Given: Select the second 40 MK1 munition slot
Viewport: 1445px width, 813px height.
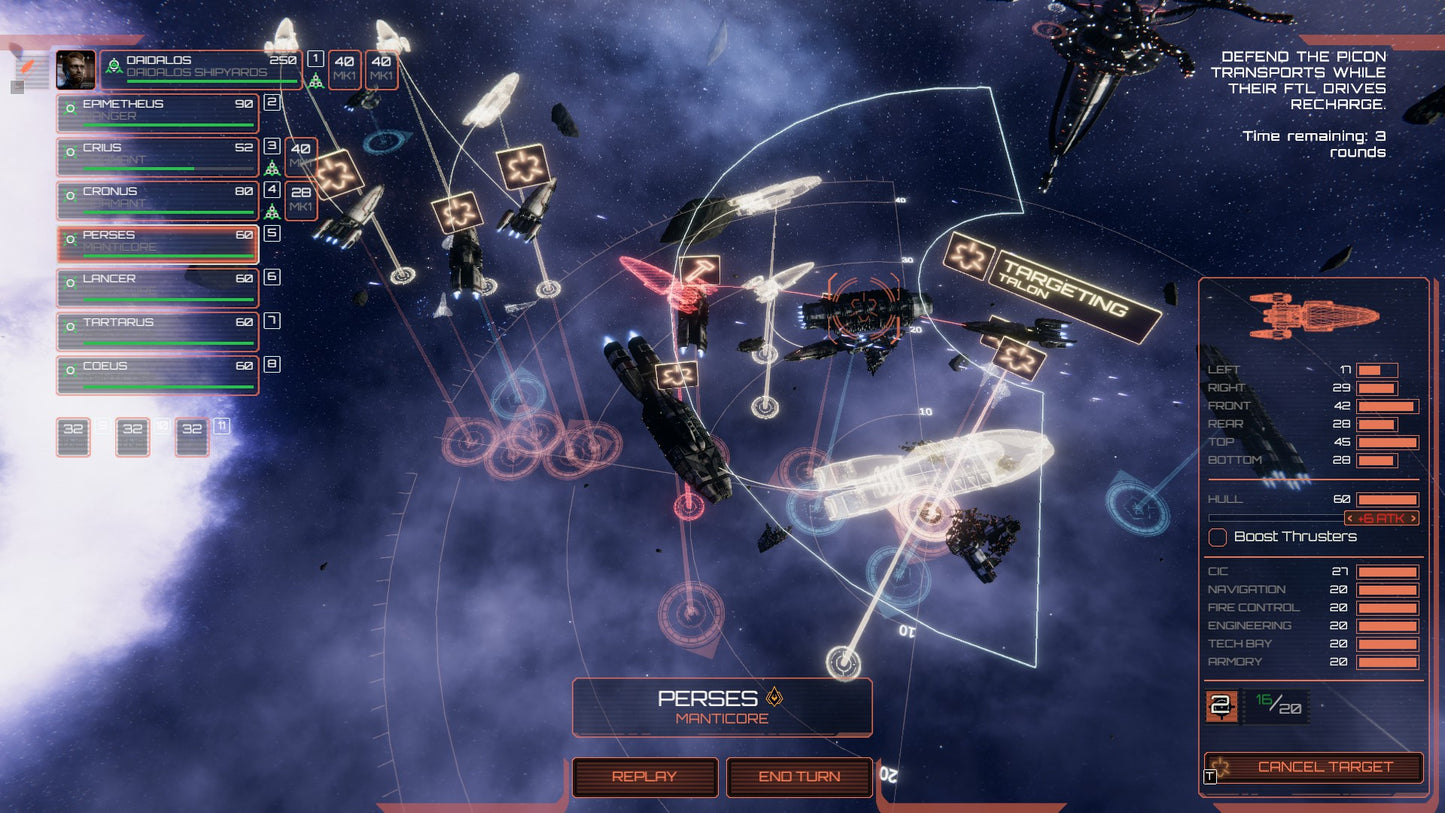Looking at the screenshot, I should (380, 70).
